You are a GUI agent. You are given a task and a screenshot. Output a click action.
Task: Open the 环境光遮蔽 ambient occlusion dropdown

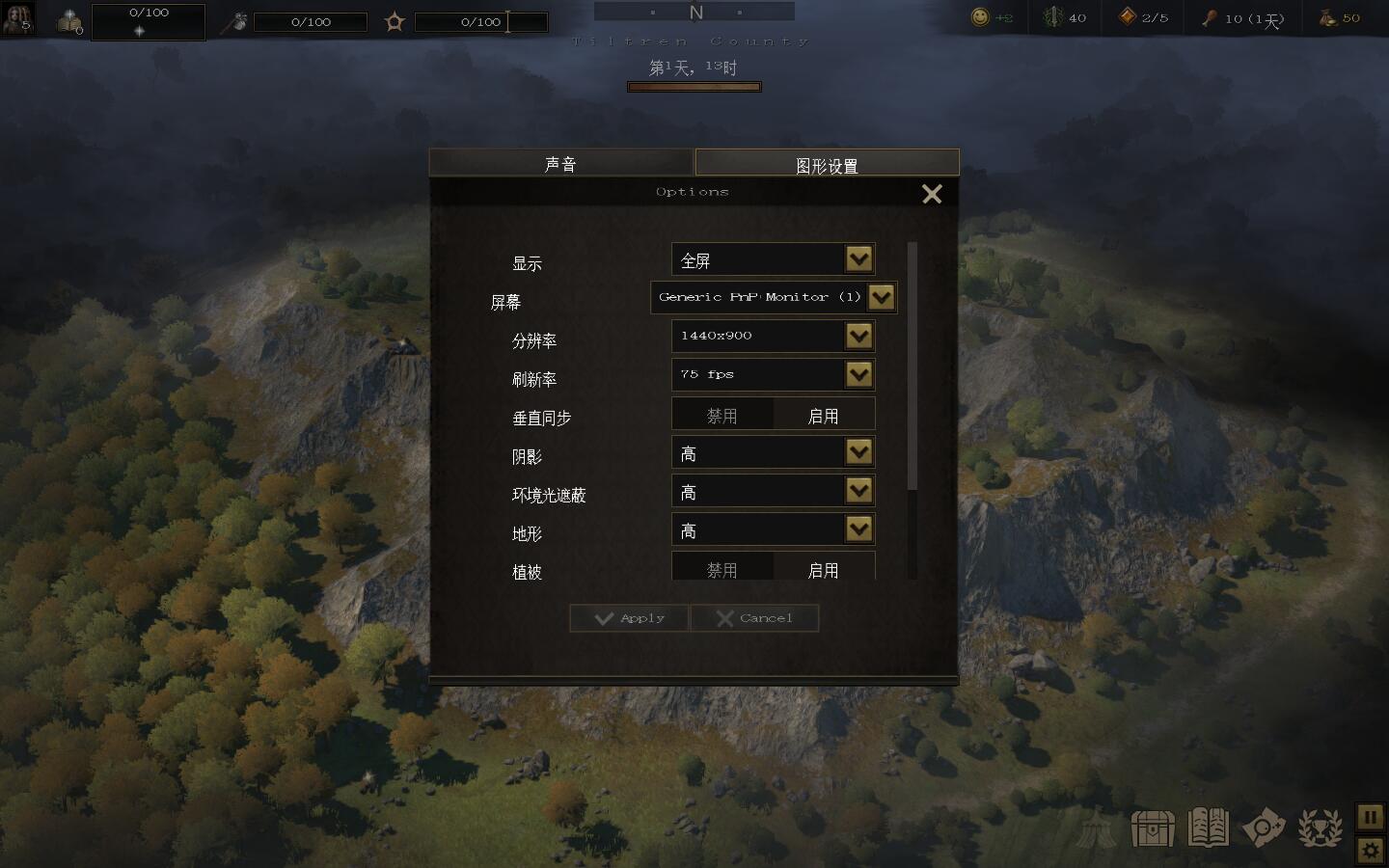point(858,491)
